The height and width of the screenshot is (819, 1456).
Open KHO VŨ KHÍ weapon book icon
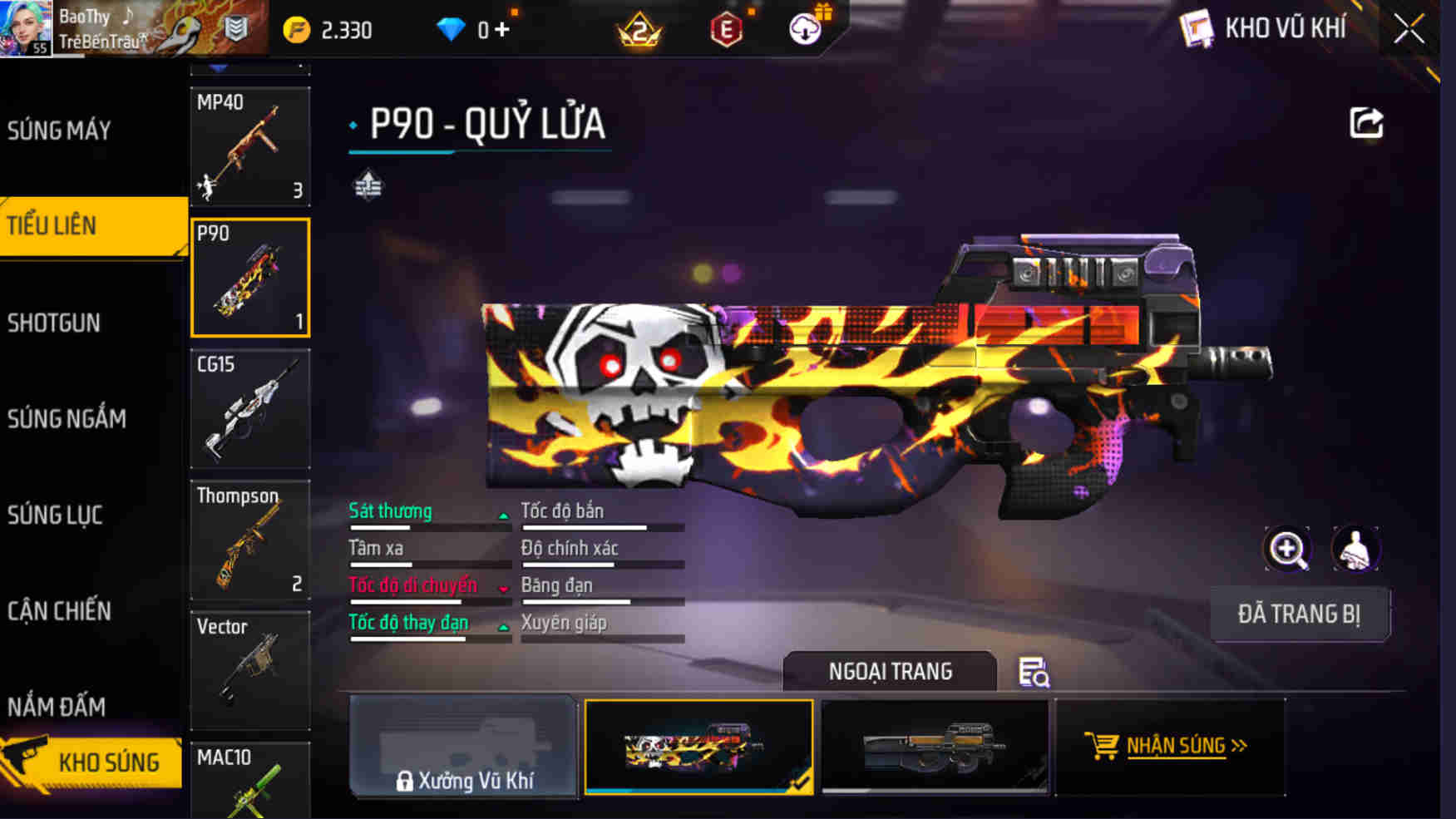click(x=1197, y=26)
